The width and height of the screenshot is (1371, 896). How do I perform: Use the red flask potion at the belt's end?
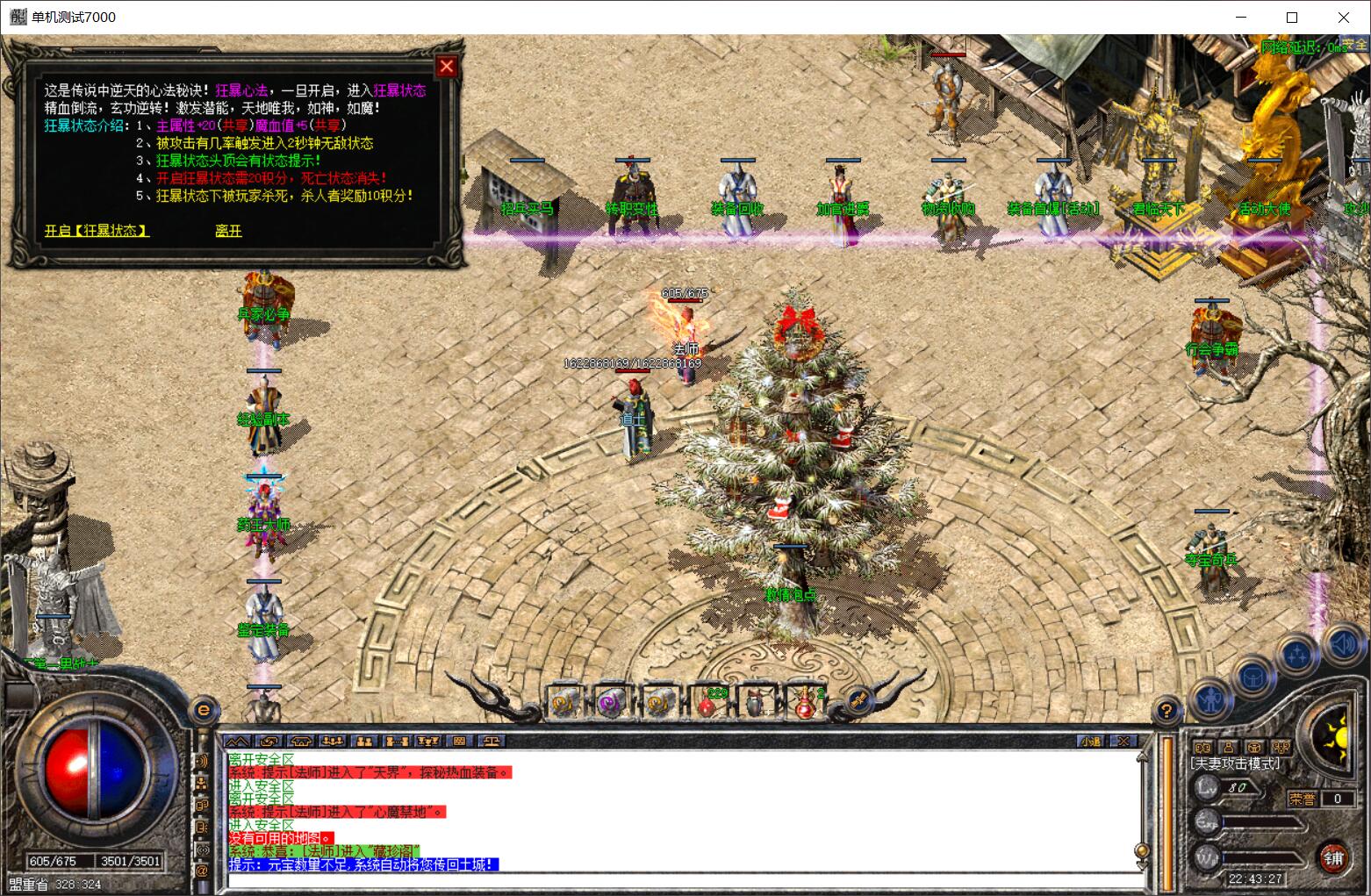point(806,704)
